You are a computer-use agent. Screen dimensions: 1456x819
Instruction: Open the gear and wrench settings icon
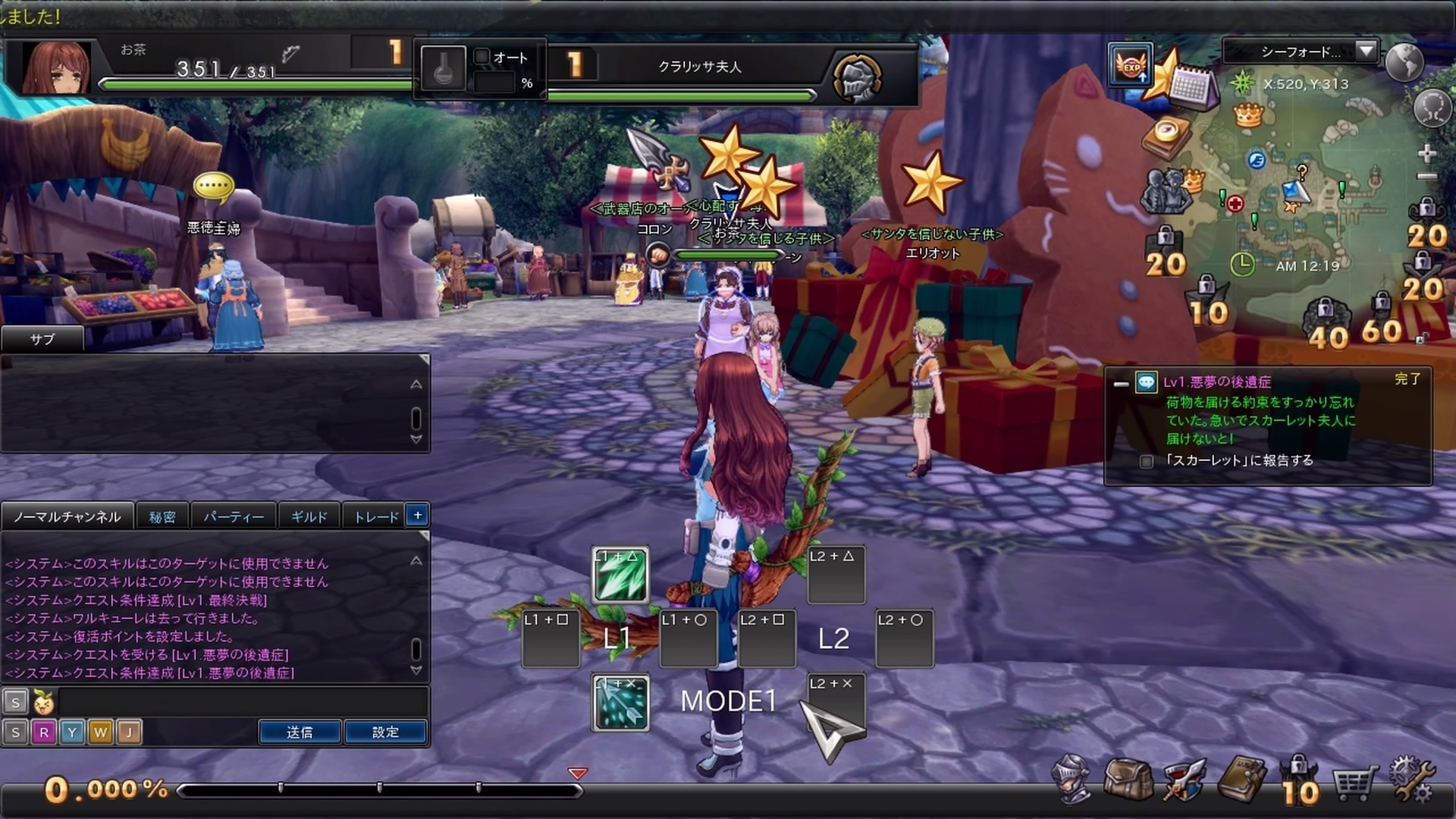point(1411,780)
